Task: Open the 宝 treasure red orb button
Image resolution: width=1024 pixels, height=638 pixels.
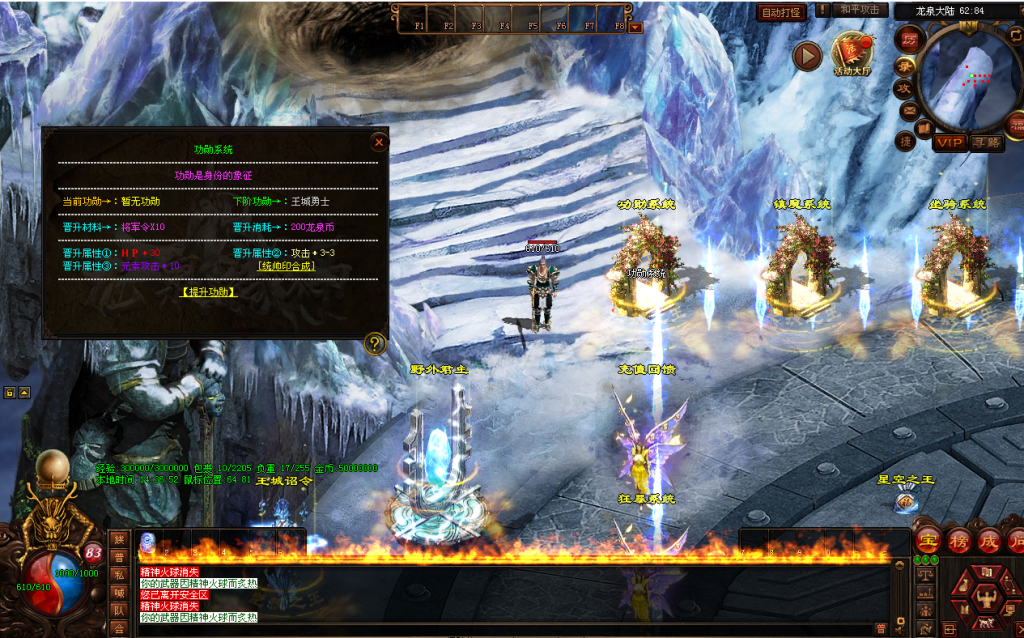Action: pyautogui.click(x=928, y=539)
